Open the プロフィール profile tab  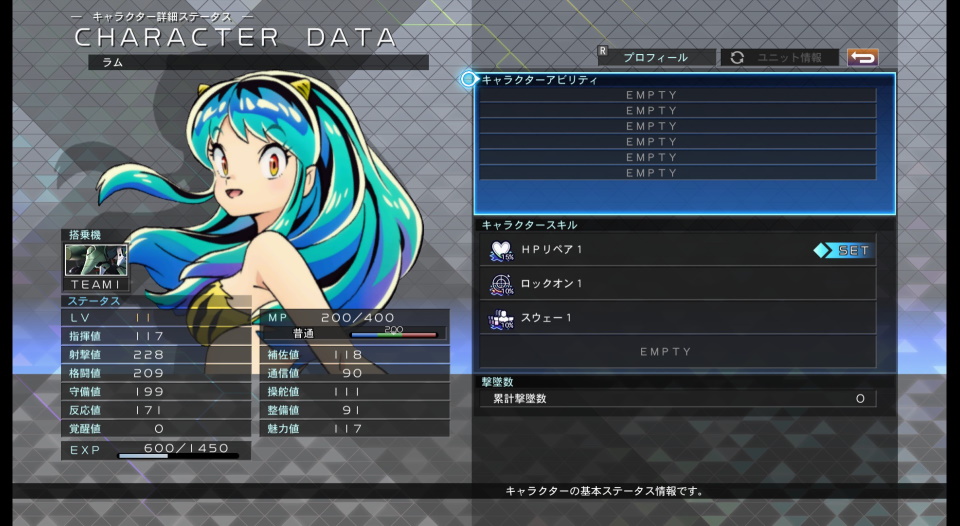coord(656,58)
